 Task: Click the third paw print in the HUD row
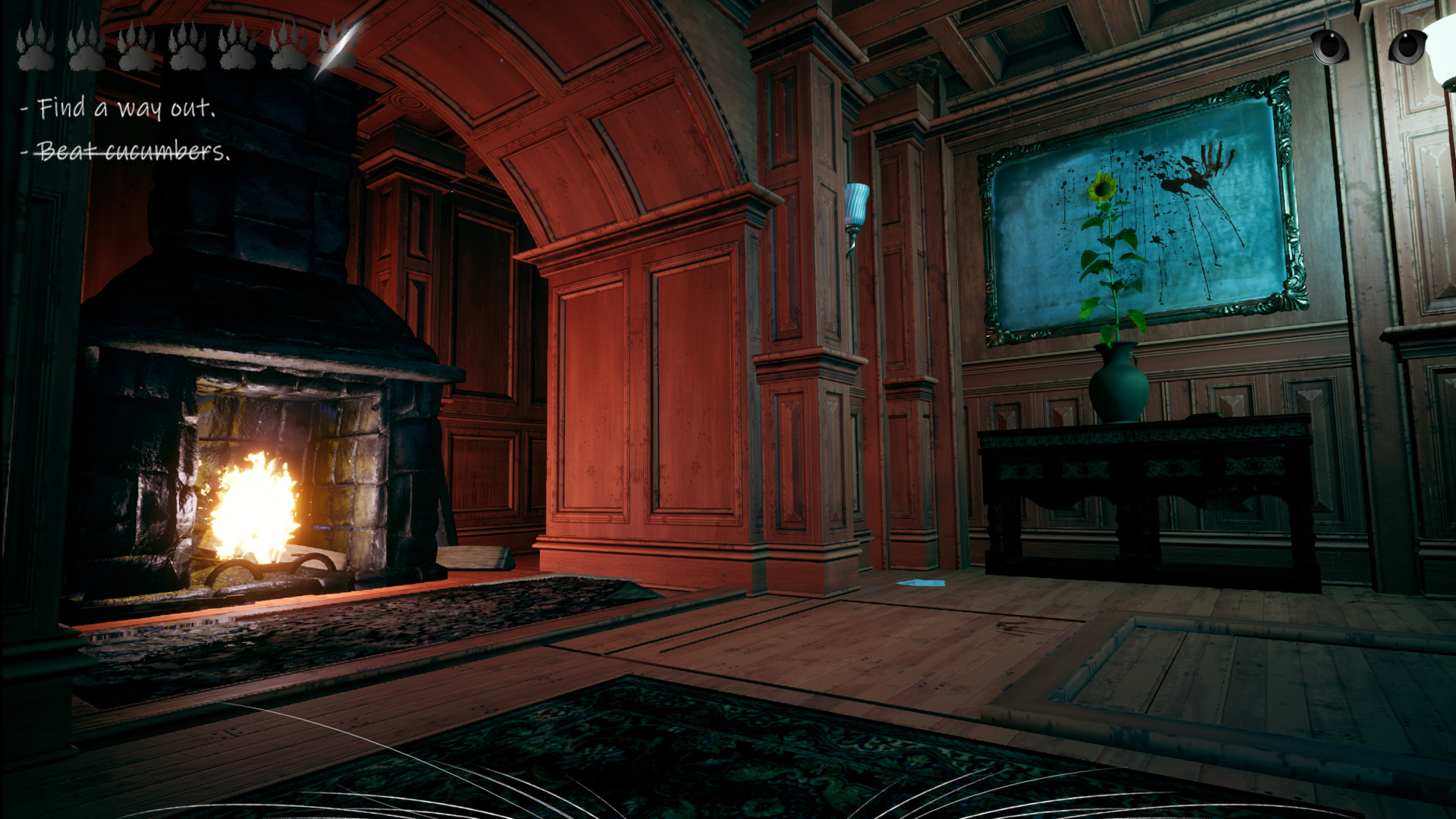136,47
